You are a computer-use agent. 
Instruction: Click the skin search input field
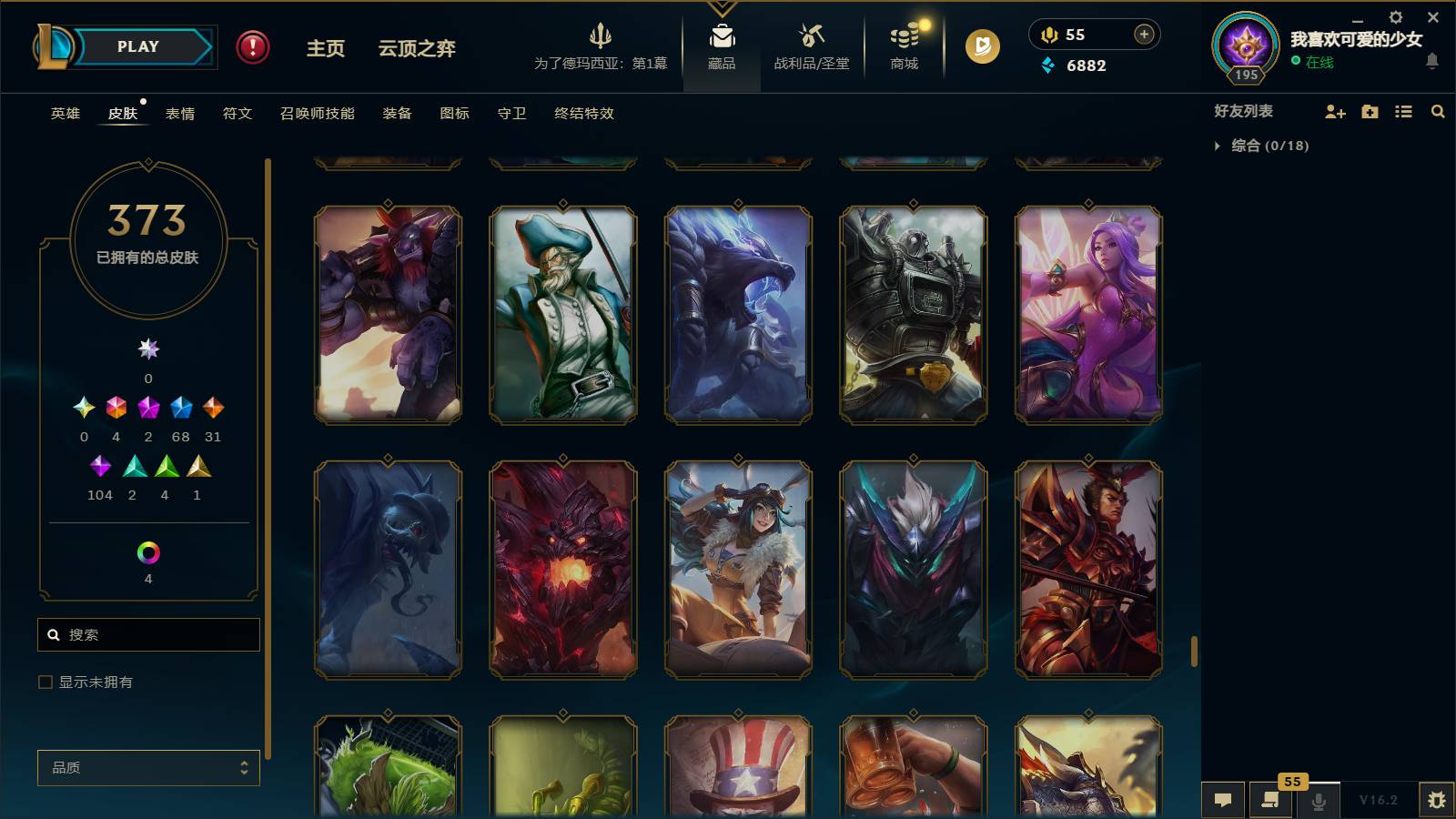148,634
